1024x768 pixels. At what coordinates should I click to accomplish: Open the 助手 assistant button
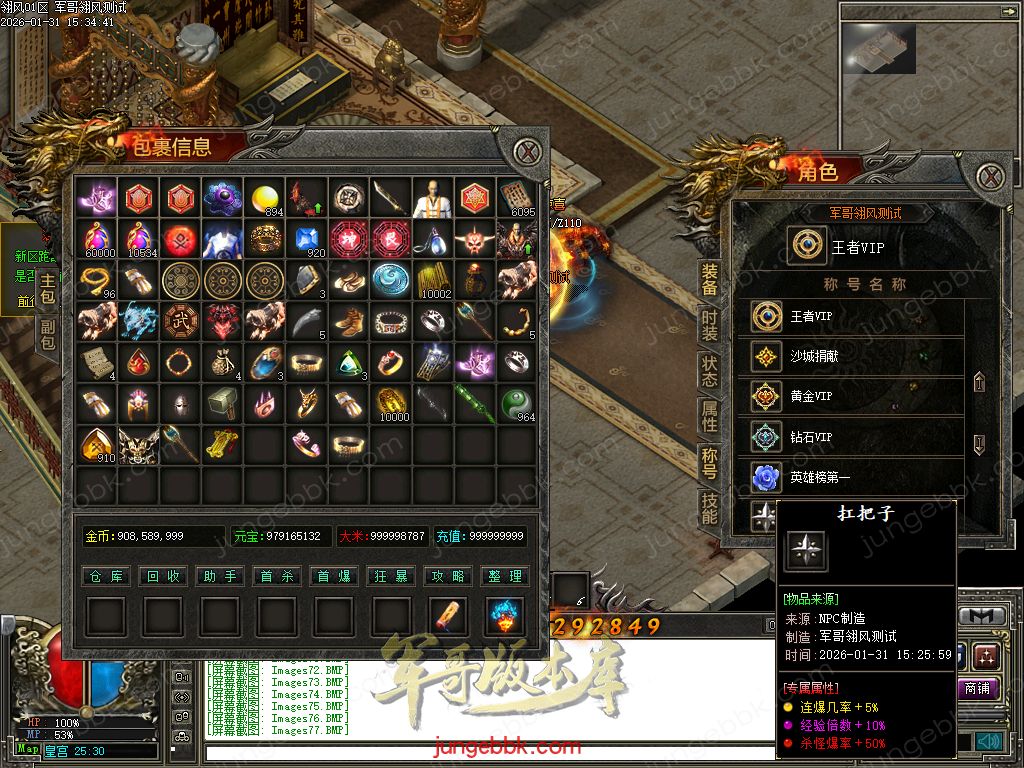220,576
